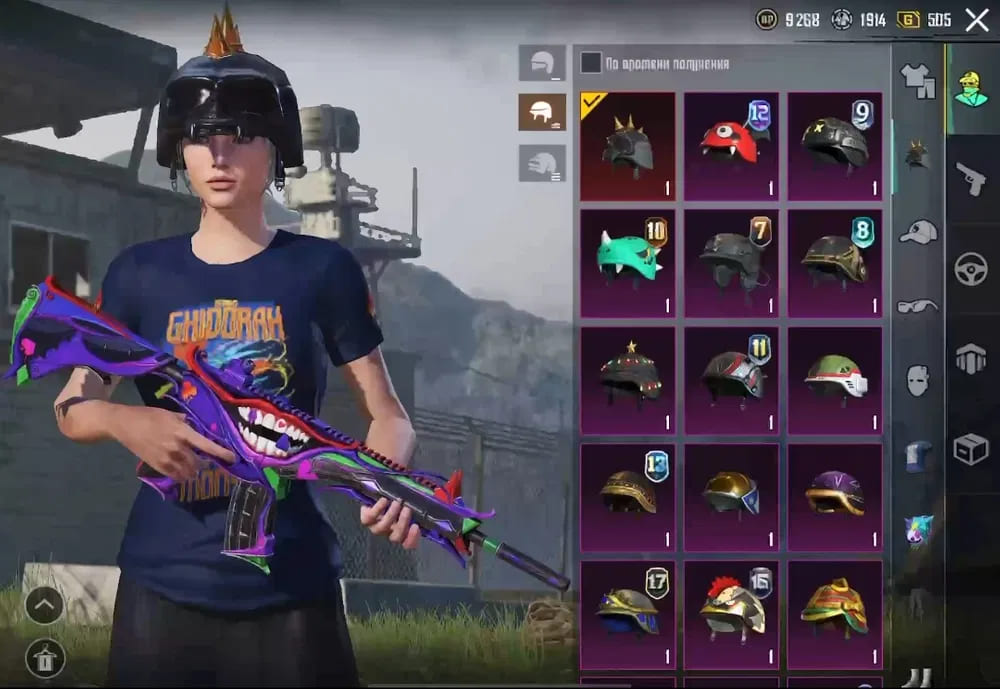Switch to the level 3 helmet filter
This screenshot has width=1000, height=689.
coord(542,163)
